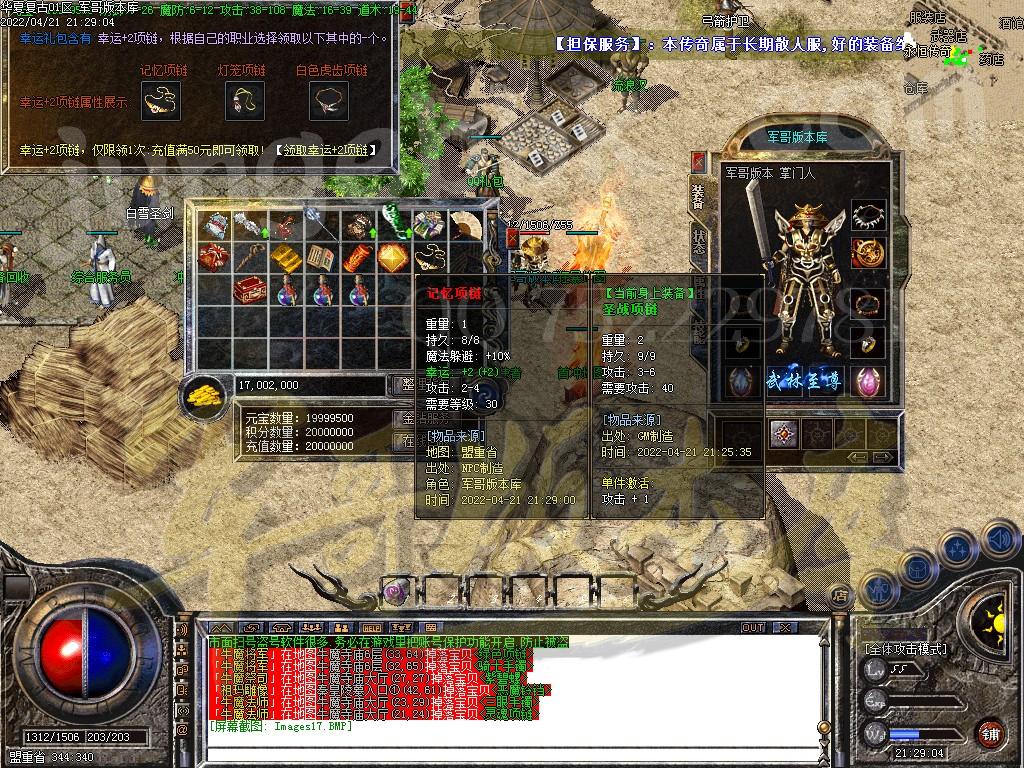Select the equipped spiked necklace slot

pyautogui.click(x=868, y=214)
